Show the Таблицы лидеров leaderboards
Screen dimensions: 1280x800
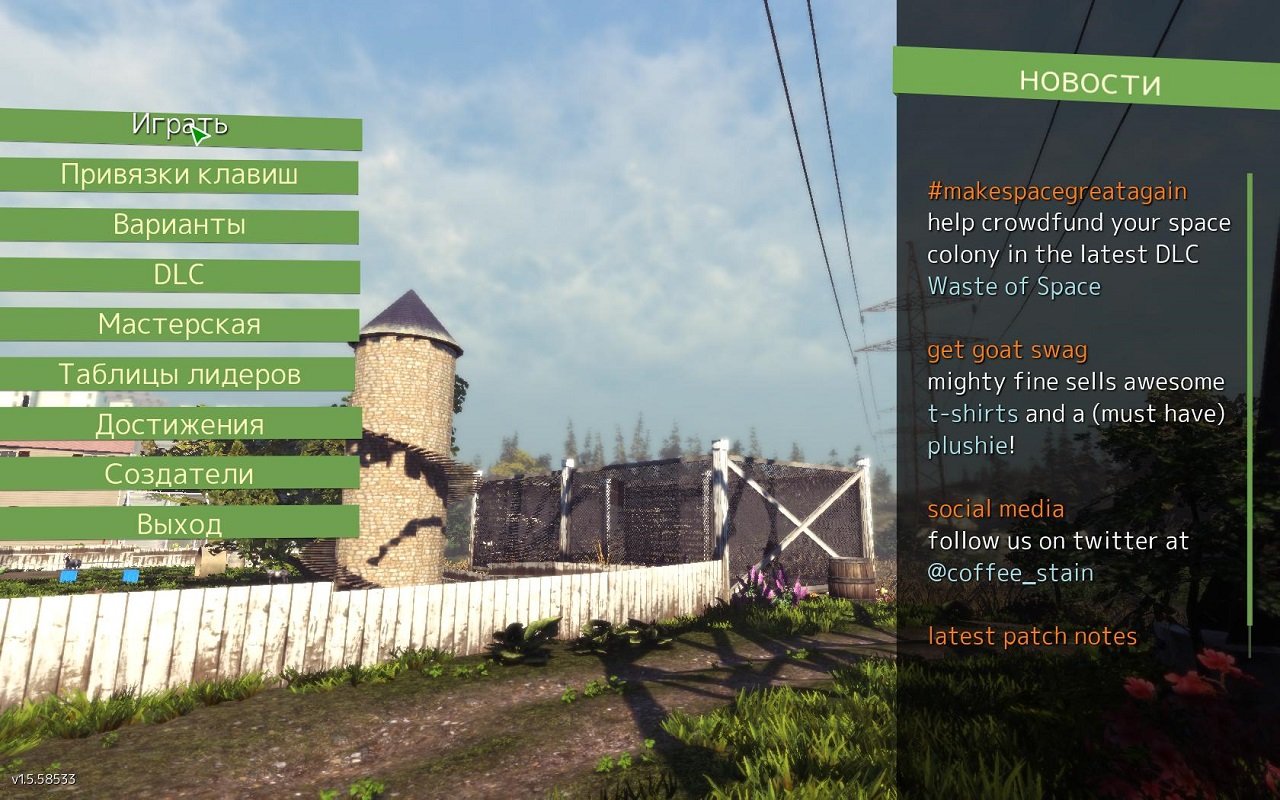pos(180,375)
